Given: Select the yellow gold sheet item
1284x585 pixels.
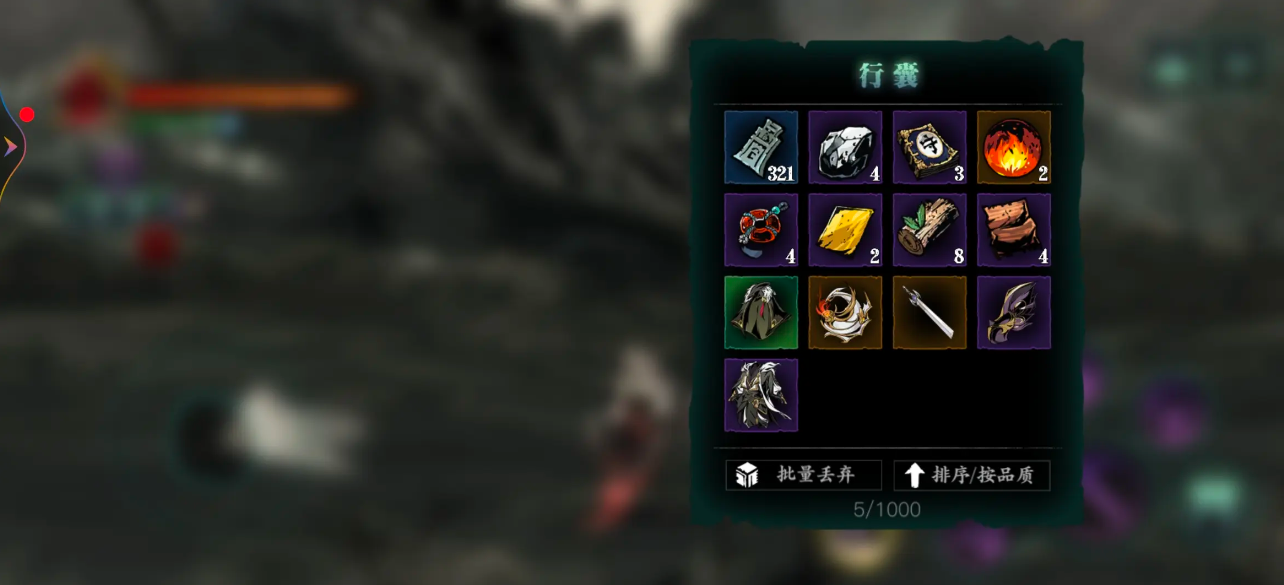Looking at the screenshot, I should 845,230.
